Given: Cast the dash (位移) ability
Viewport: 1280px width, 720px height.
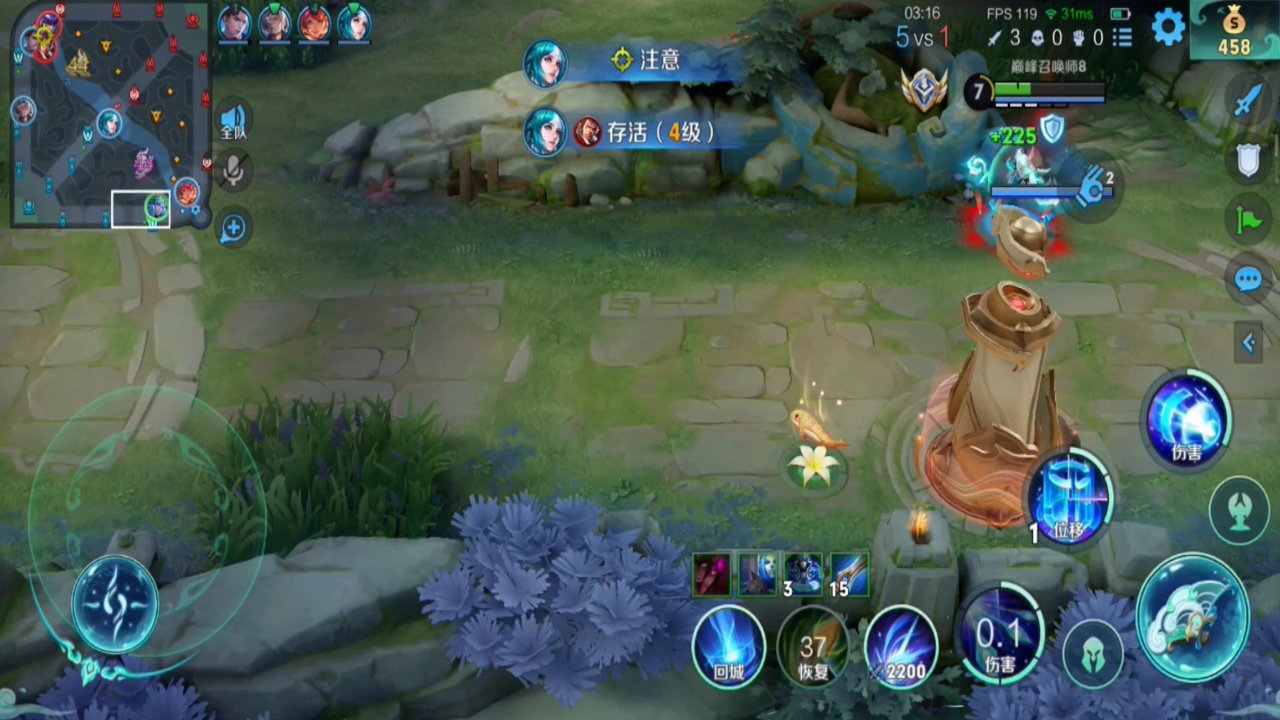Looking at the screenshot, I should [1069, 497].
